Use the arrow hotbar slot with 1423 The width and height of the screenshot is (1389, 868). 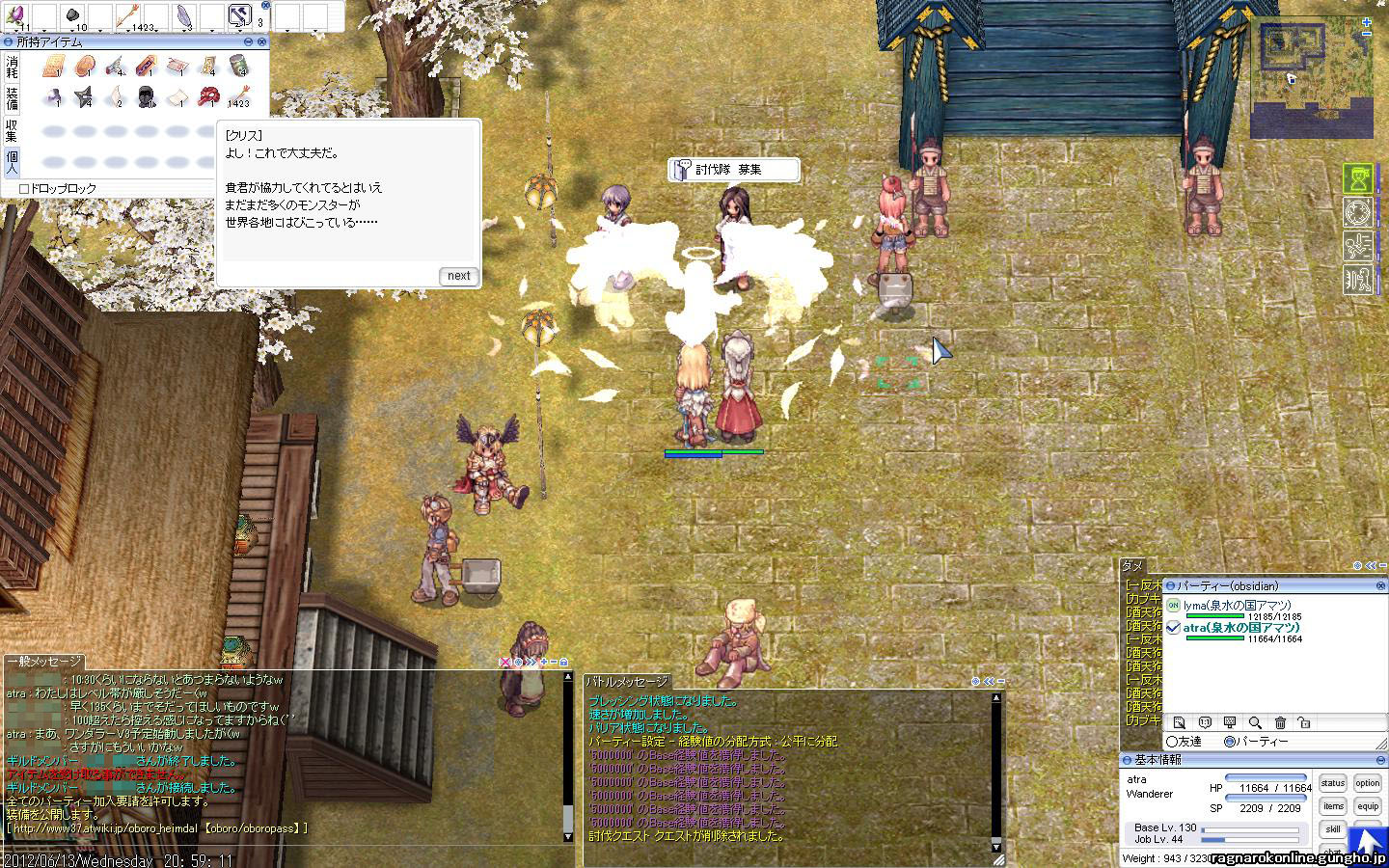(128, 14)
